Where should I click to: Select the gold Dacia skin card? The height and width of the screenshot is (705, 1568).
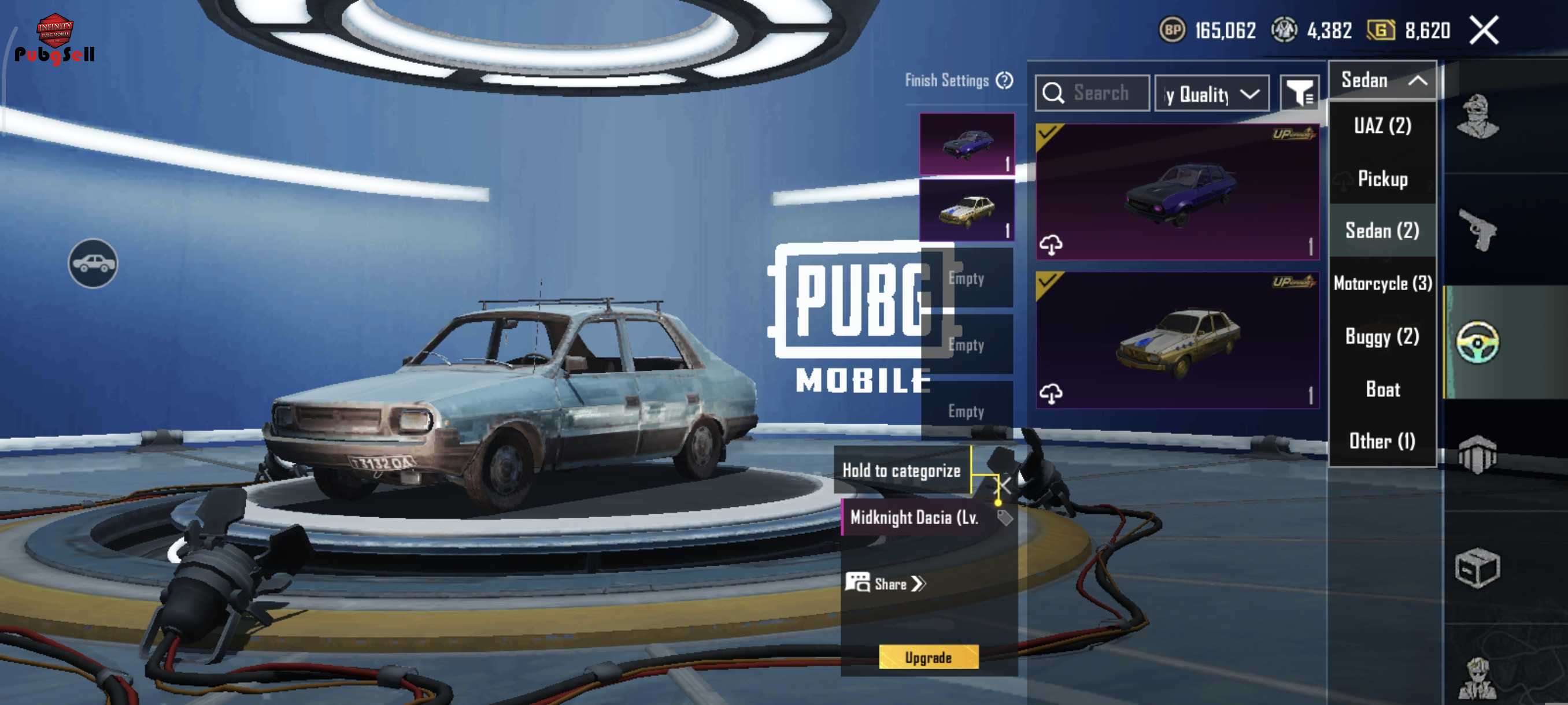click(1177, 340)
